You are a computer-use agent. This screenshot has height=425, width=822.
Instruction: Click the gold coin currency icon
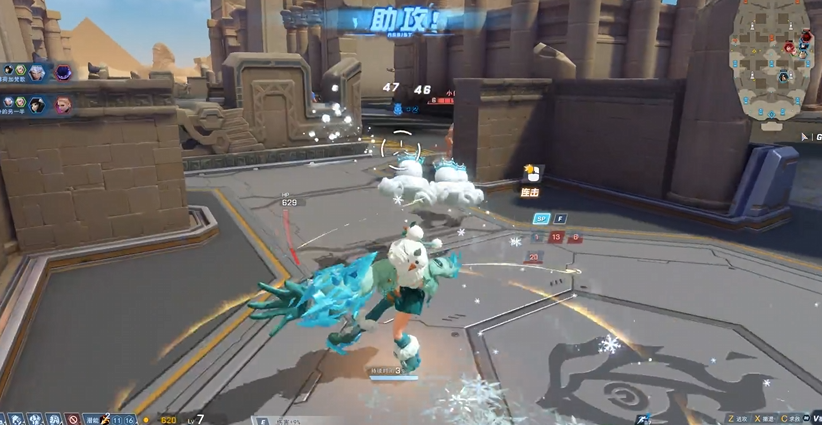click(147, 420)
